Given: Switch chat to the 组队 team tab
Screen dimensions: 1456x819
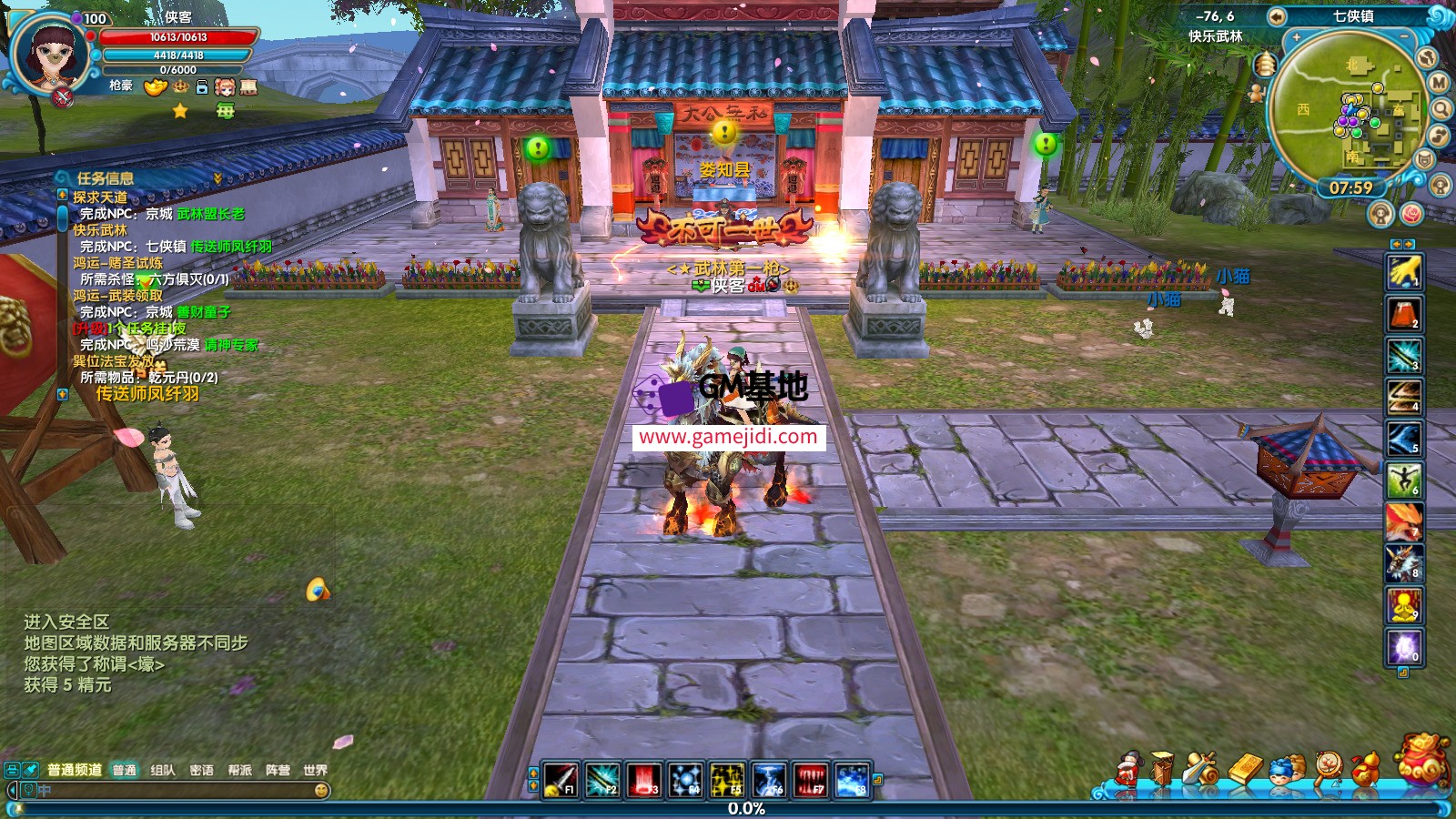Looking at the screenshot, I should [x=163, y=770].
